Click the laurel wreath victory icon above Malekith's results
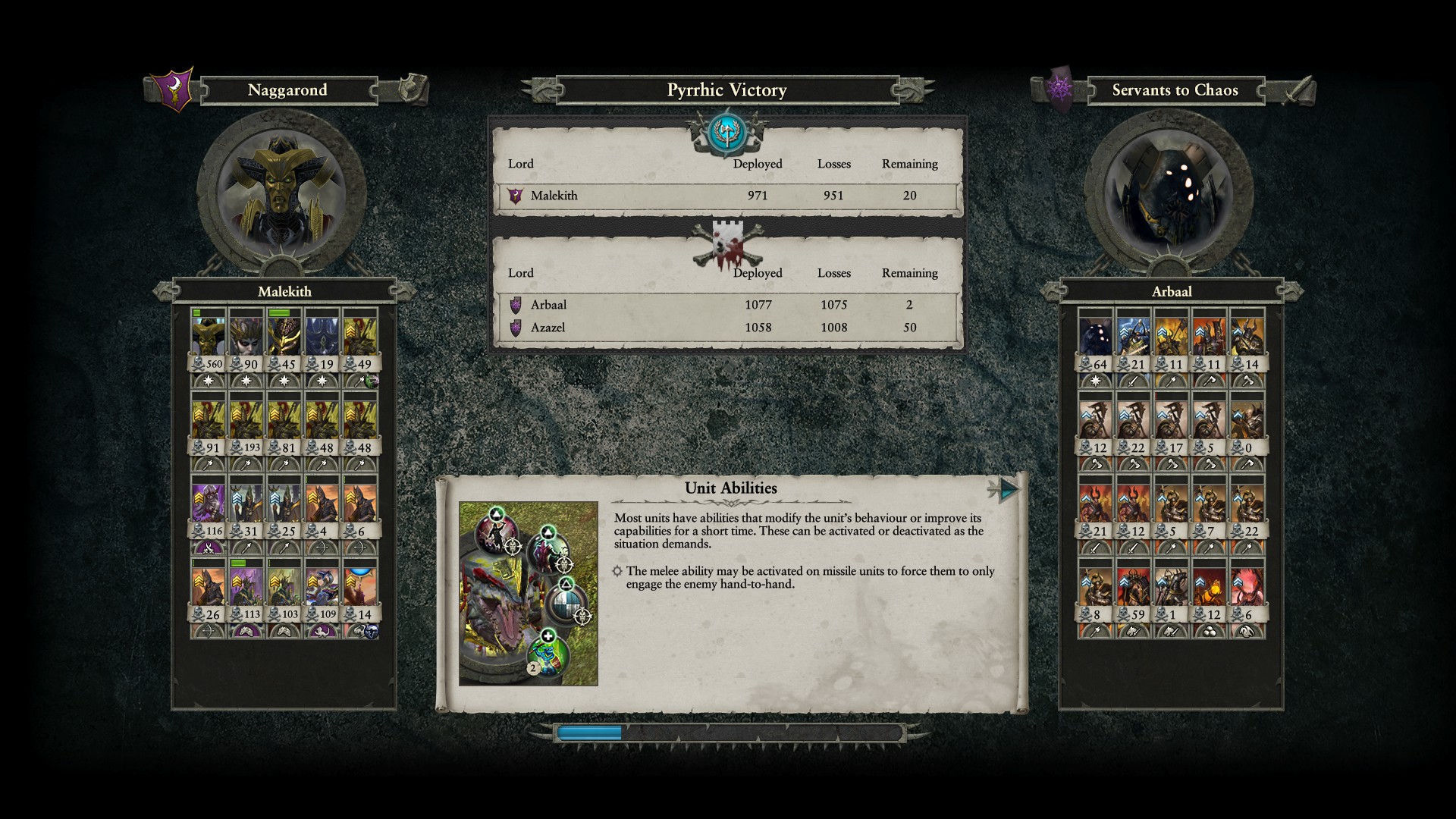The width and height of the screenshot is (1456, 819). [x=726, y=133]
